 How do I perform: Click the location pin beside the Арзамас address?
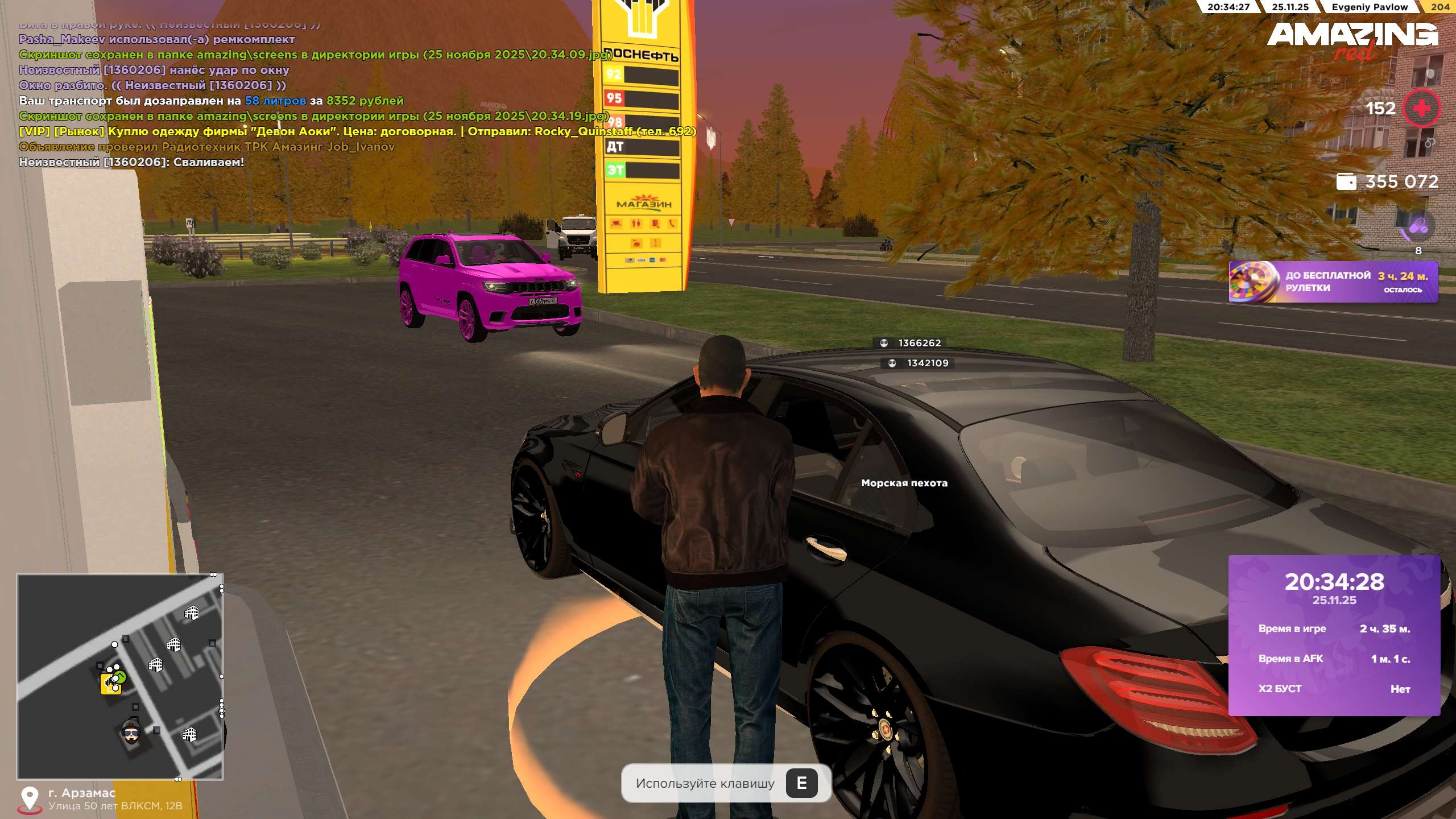(30, 799)
